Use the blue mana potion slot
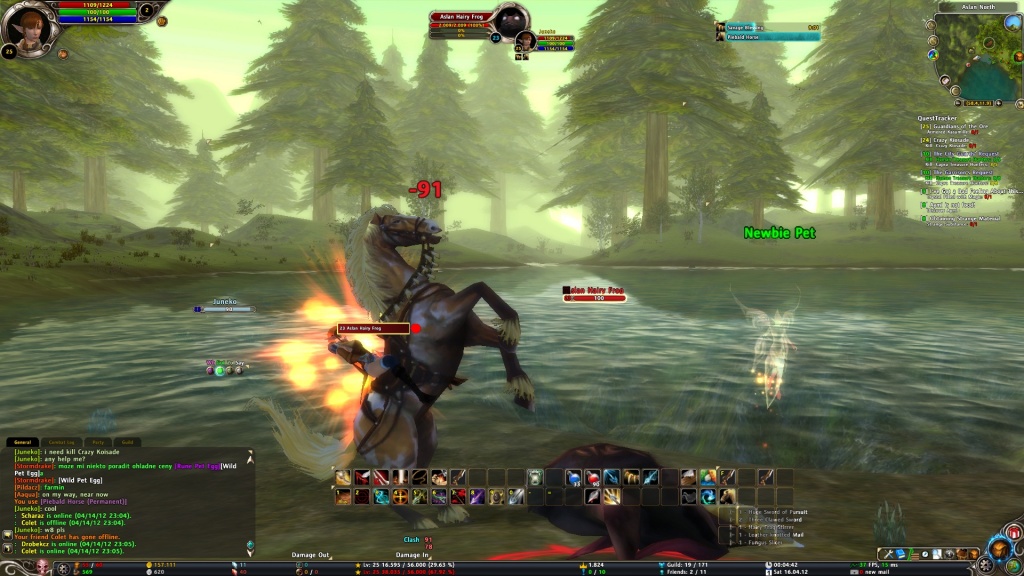 tap(572, 477)
